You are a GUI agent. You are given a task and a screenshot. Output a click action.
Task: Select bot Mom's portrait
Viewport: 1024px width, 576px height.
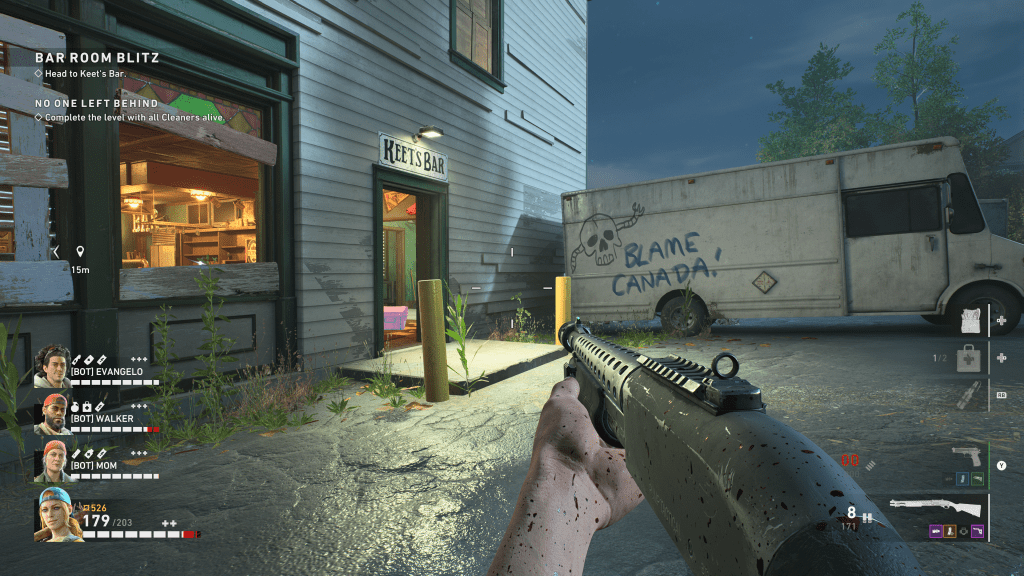(53, 461)
